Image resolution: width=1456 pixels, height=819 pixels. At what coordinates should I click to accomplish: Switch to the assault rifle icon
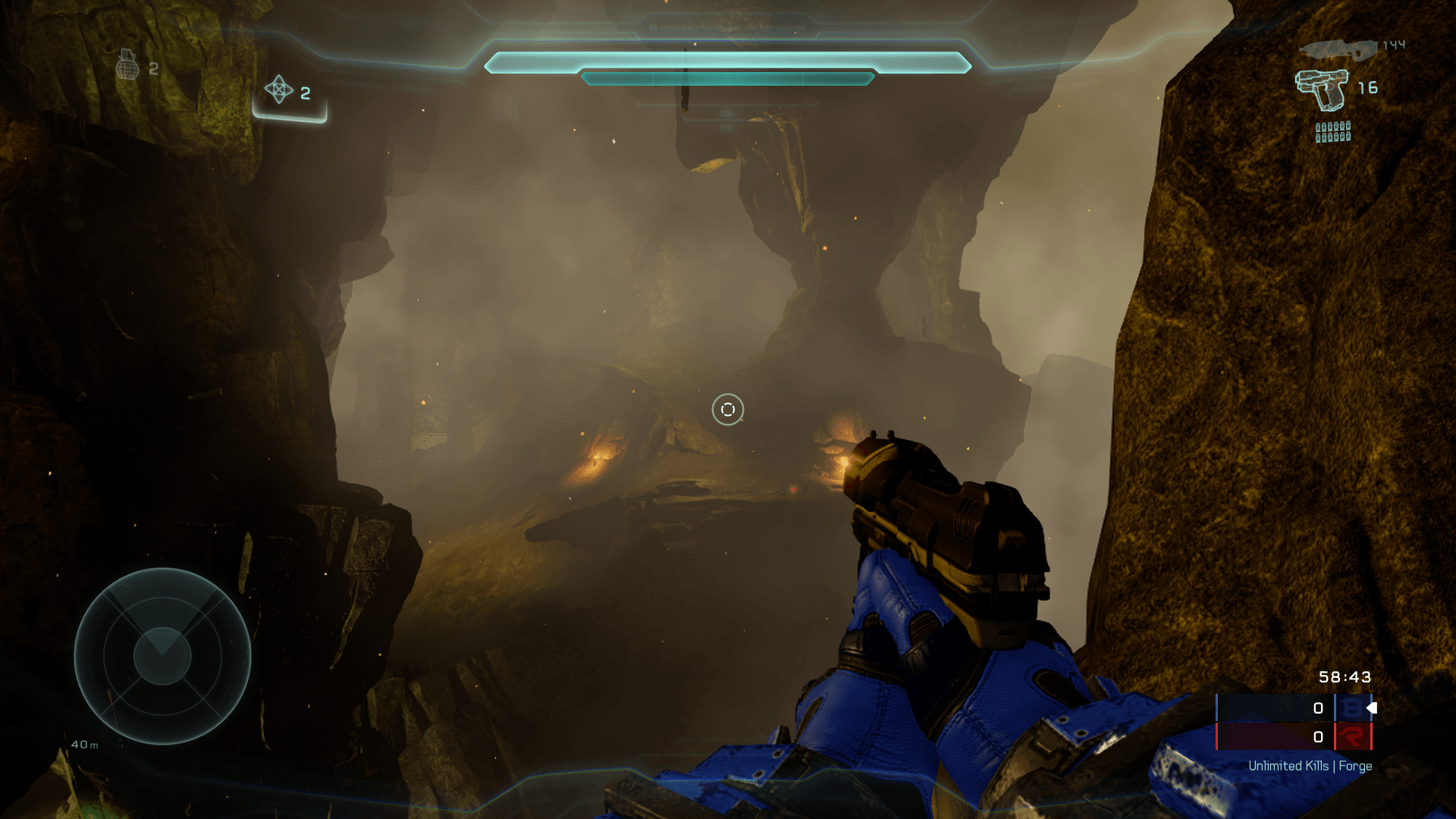[x=1338, y=49]
